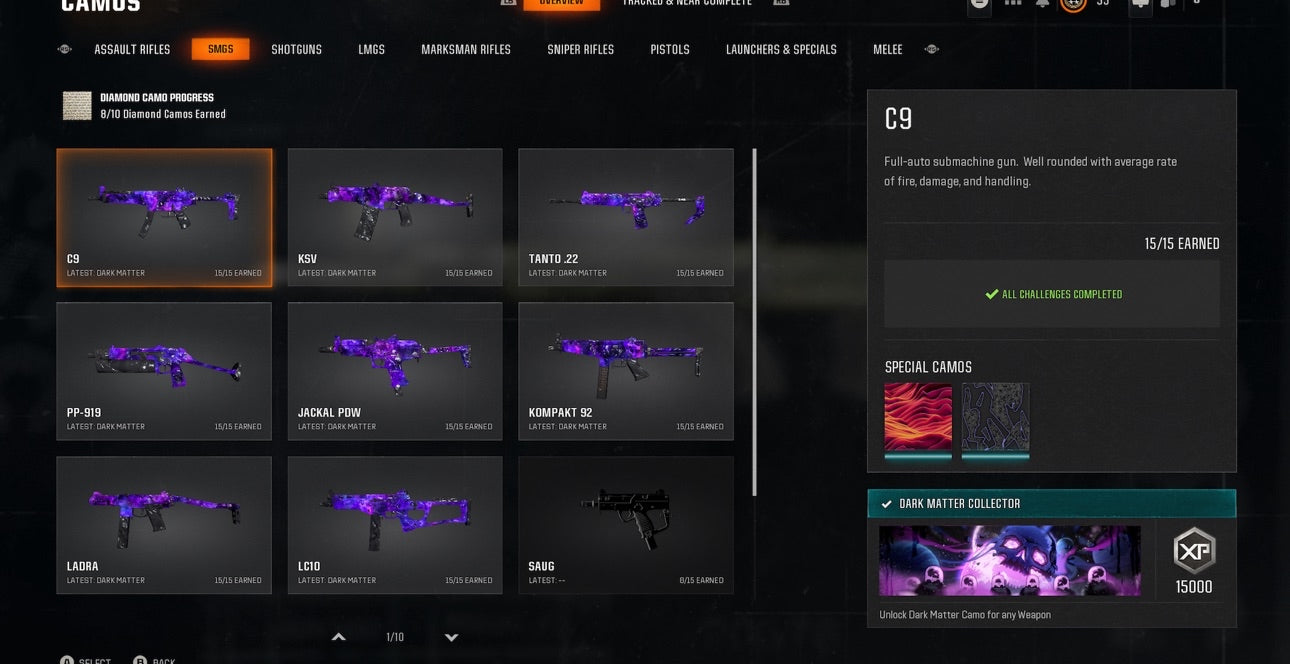
Task: Switch to the Assault Rifles tab
Action: (132, 49)
